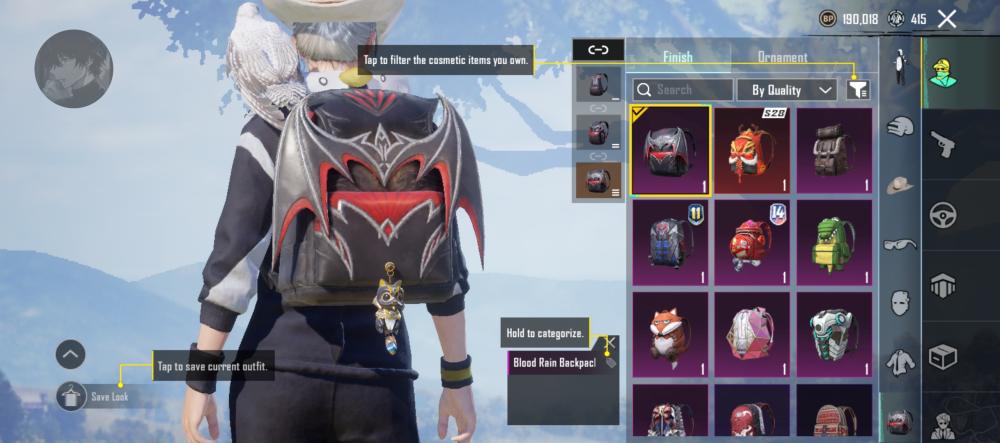
Task: Switch to the Finish tab
Action: pyautogui.click(x=678, y=57)
